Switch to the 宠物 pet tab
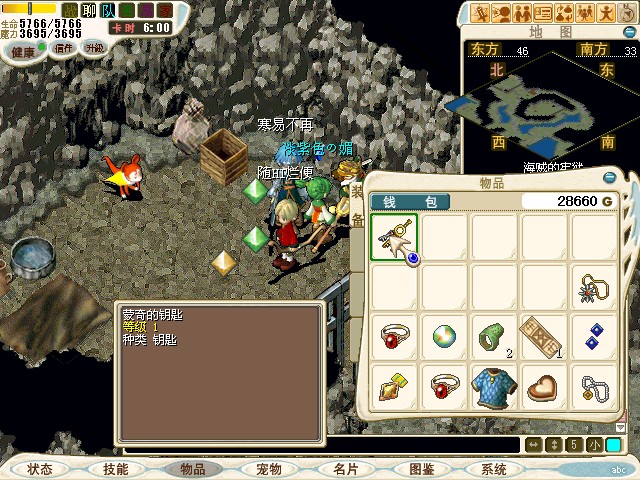The width and height of the screenshot is (640, 480). [x=268, y=469]
